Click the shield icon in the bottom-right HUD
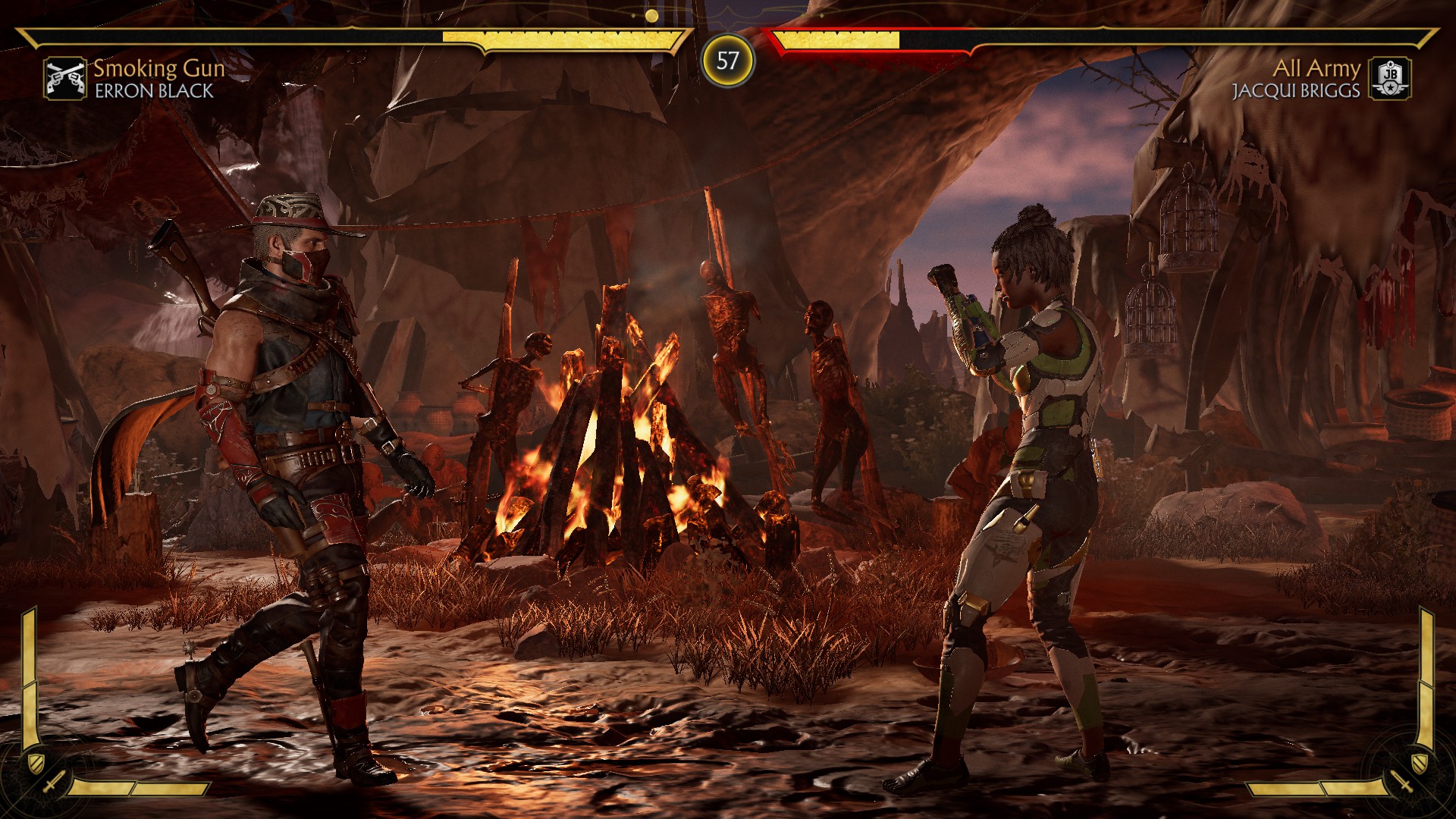This screenshot has height=819, width=1456. click(1420, 763)
